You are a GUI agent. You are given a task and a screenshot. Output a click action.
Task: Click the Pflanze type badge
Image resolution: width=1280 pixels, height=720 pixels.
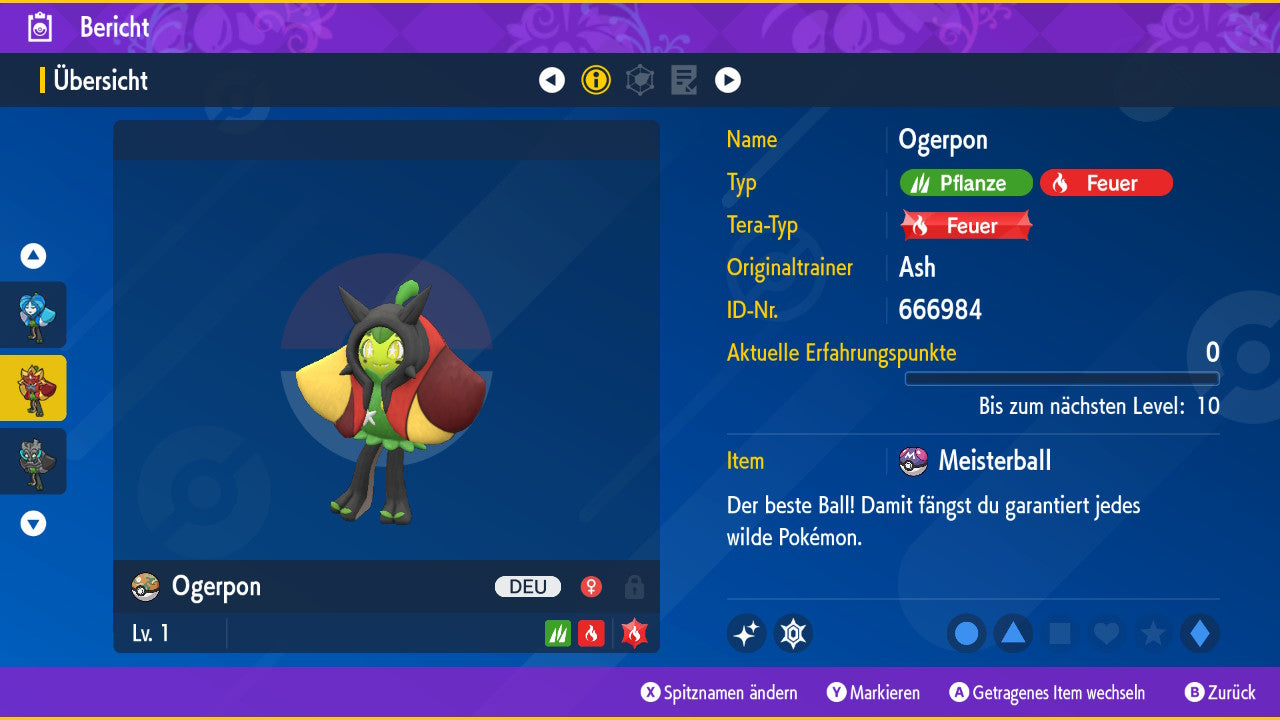point(965,183)
